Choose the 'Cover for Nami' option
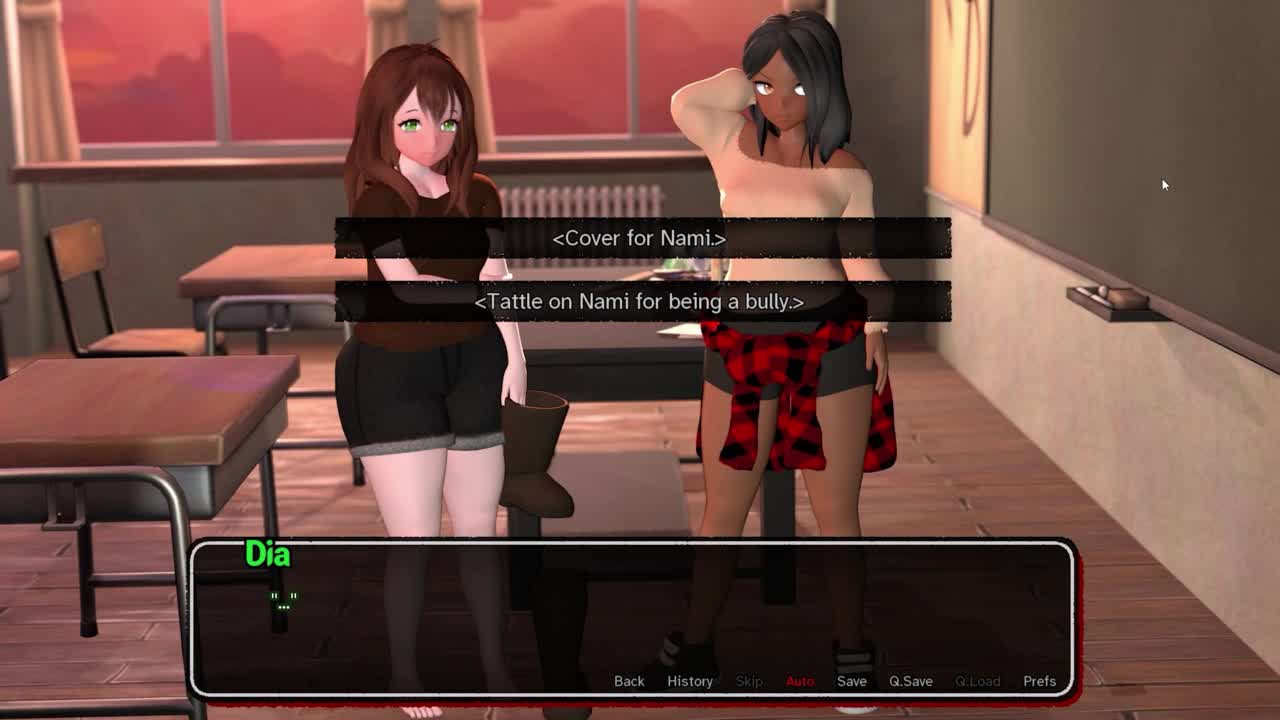Screen dimensions: 1280x720 (640, 238)
